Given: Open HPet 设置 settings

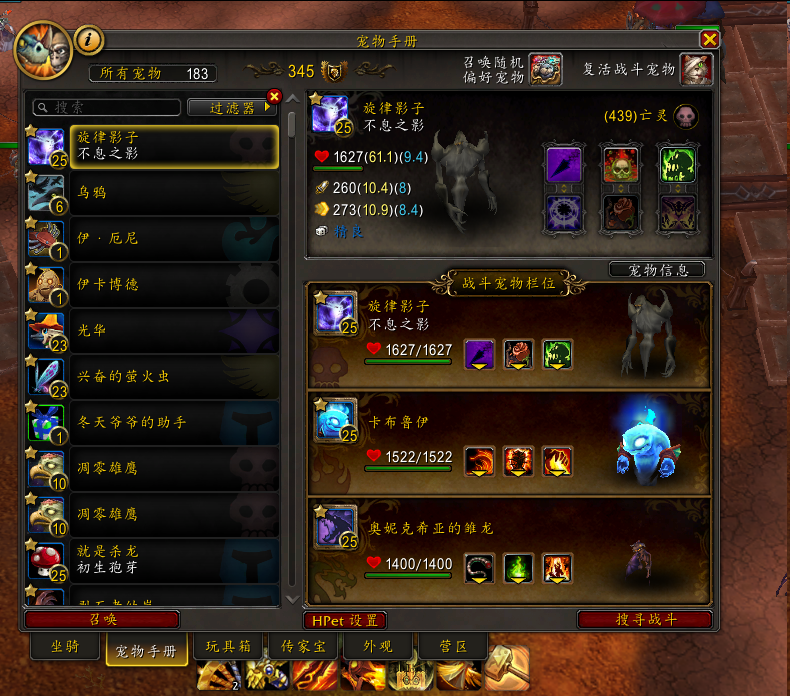Looking at the screenshot, I should click(x=345, y=620).
